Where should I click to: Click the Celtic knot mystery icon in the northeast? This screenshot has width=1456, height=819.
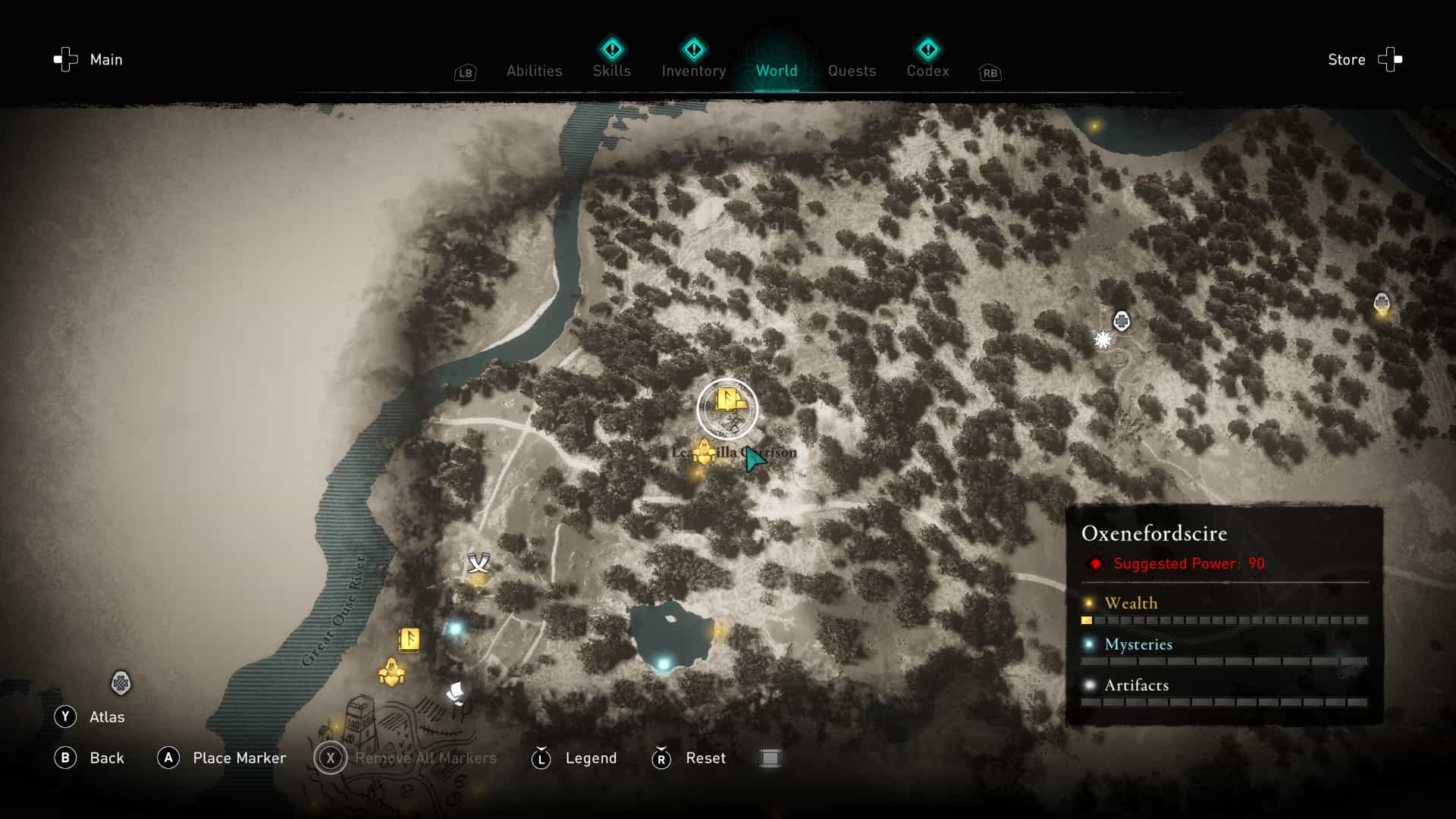point(1120,321)
